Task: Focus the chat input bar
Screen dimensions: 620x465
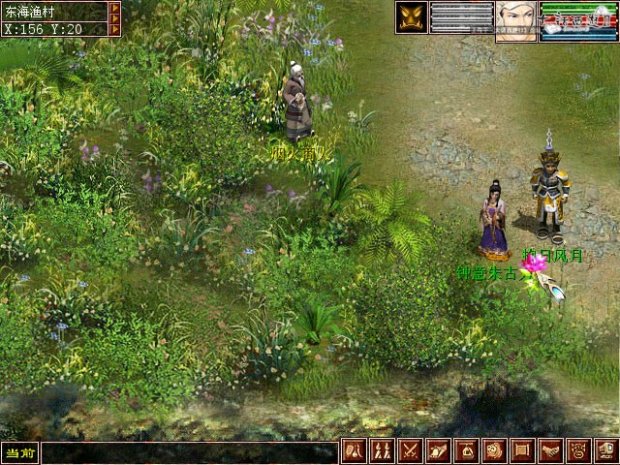Action: pos(188,453)
